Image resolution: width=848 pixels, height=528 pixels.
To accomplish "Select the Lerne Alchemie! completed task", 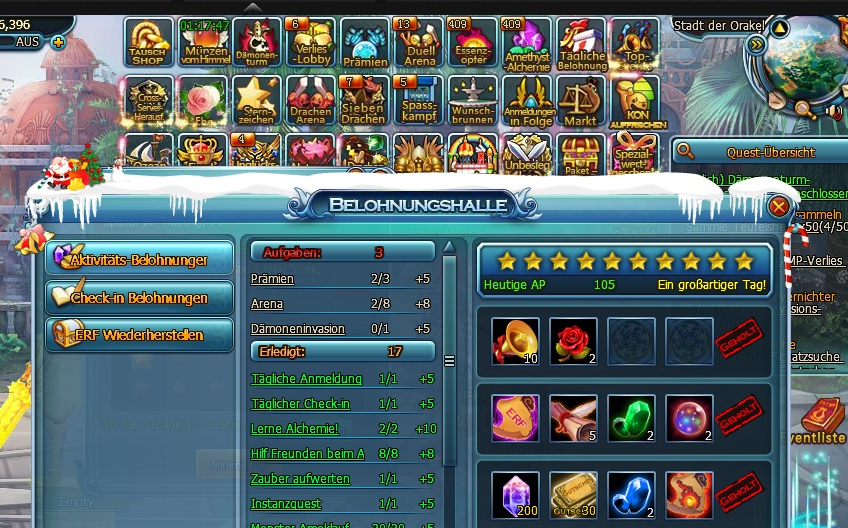I will pos(295,428).
